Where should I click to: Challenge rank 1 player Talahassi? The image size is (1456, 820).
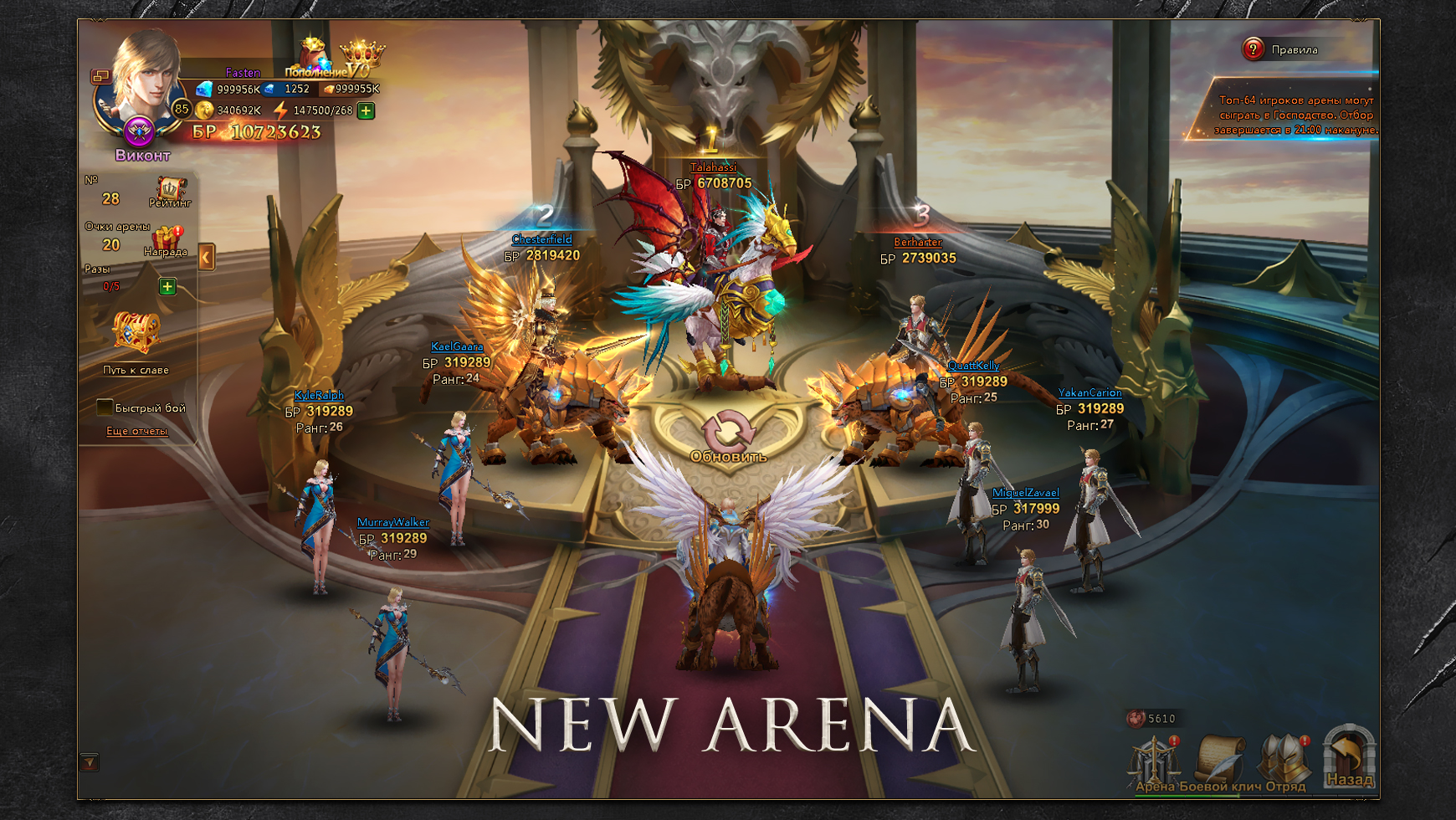click(x=713, y=167)
